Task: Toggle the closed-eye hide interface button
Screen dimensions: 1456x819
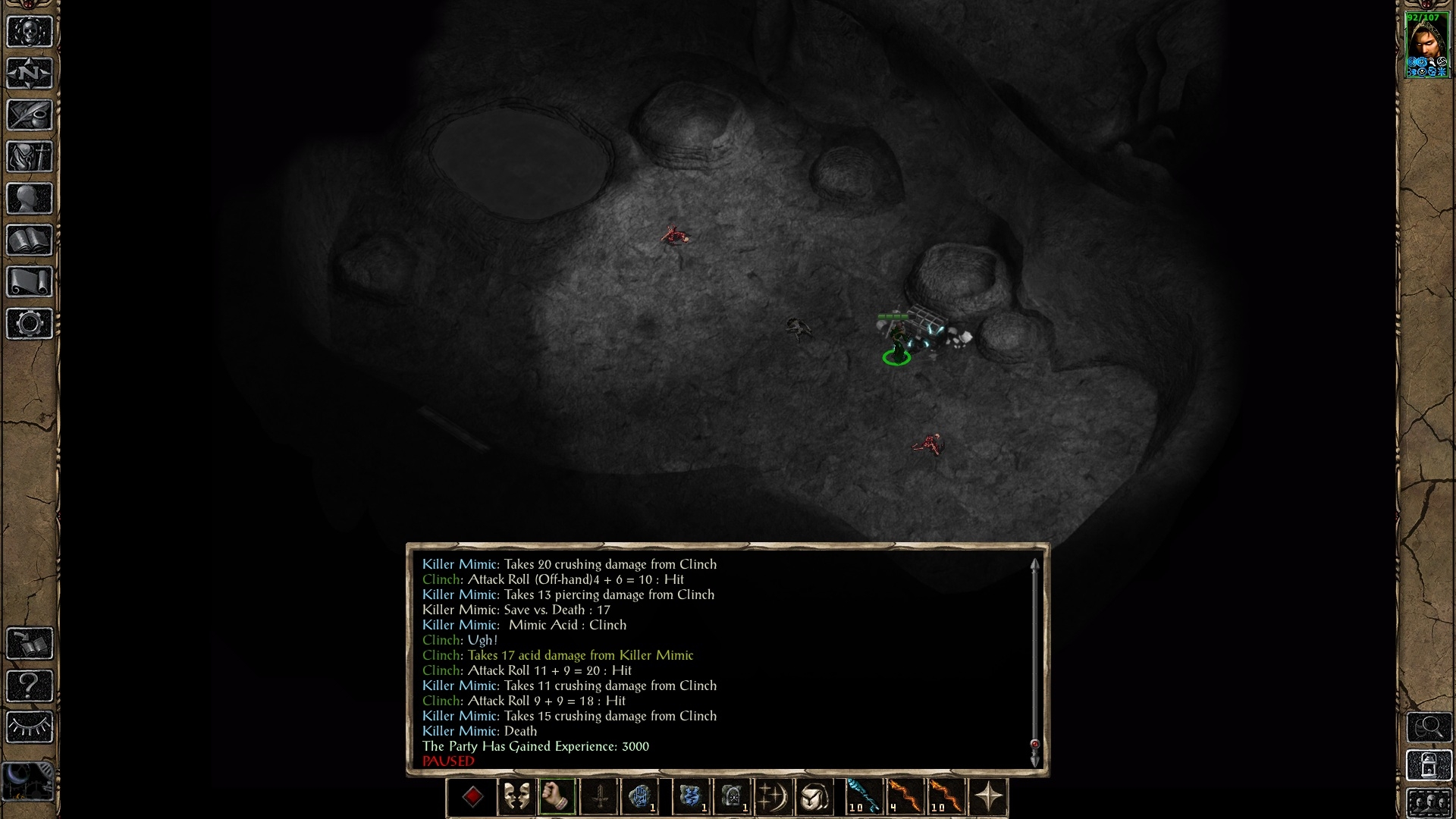Action: coord(30,727)
